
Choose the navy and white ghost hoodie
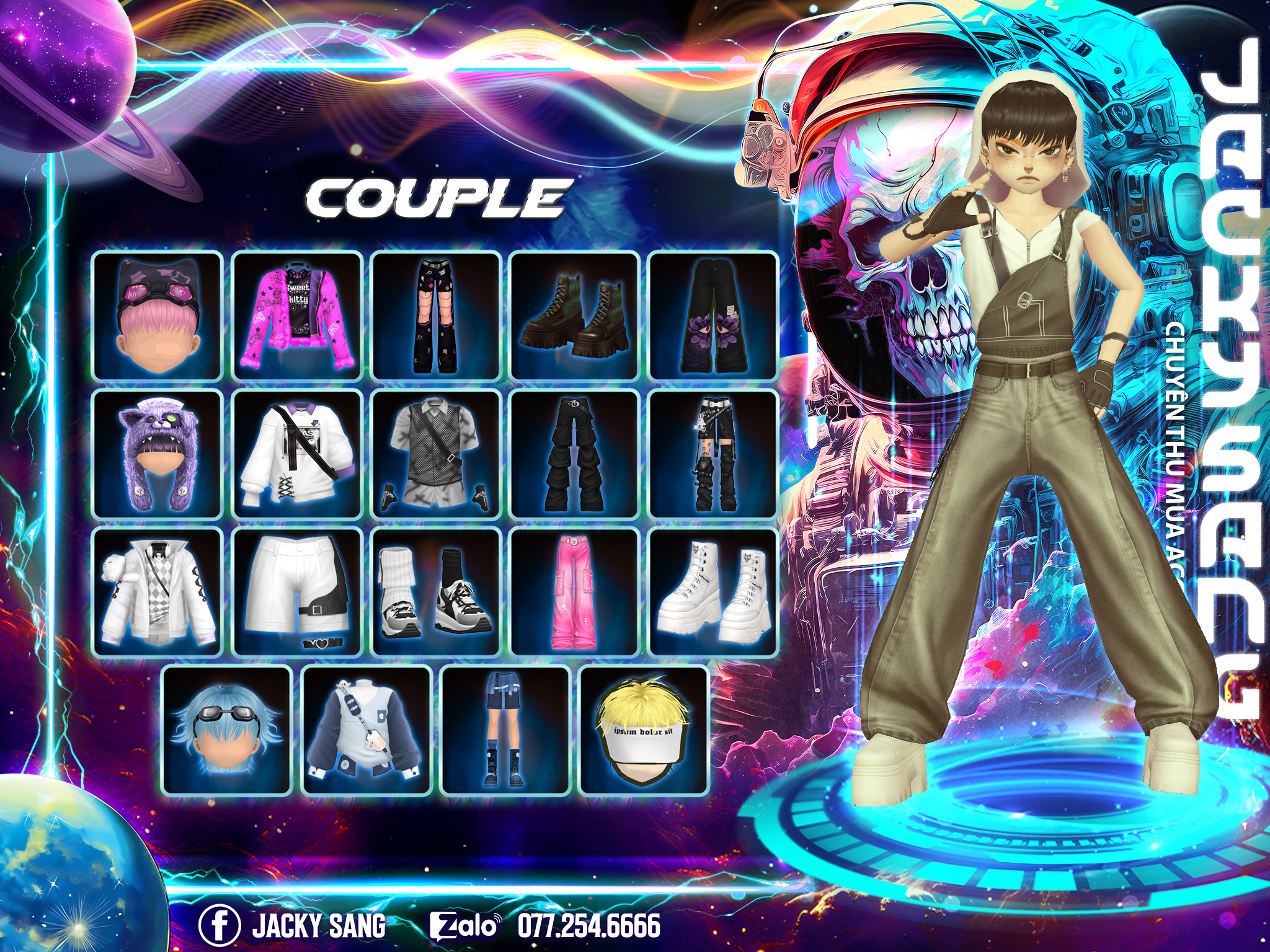click(x=366, y=731)
